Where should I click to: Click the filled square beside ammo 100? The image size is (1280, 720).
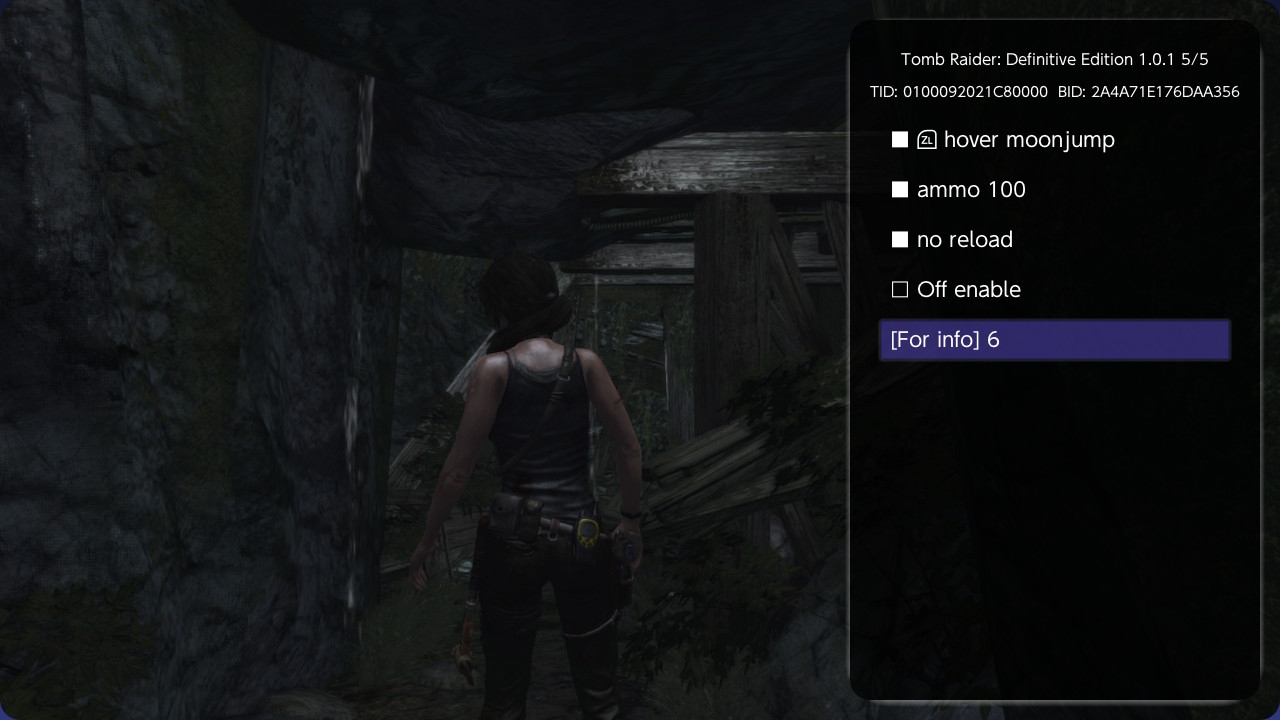[899, 189]
